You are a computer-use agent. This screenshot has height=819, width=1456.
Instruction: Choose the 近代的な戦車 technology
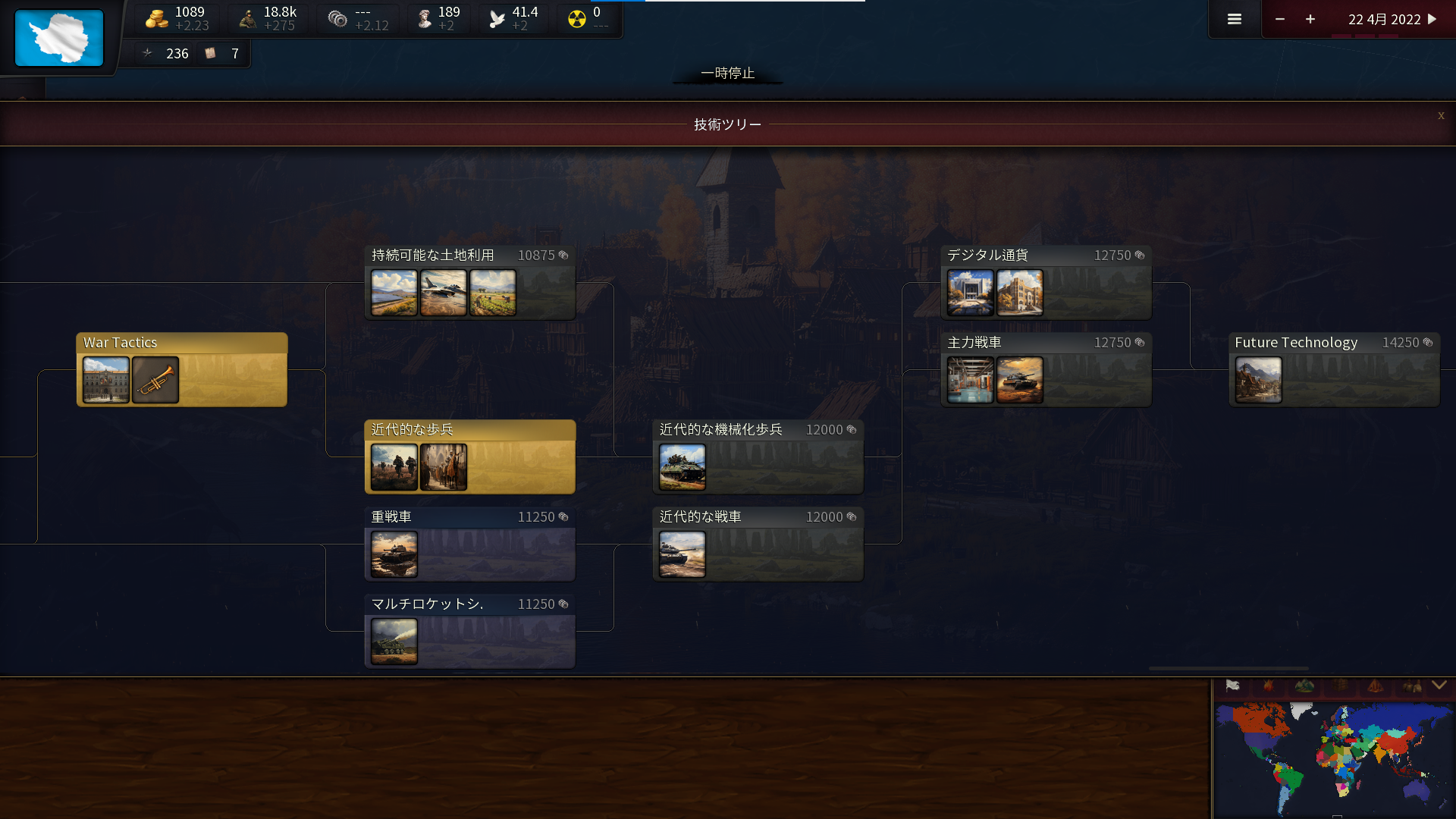[x=758, y=544]
